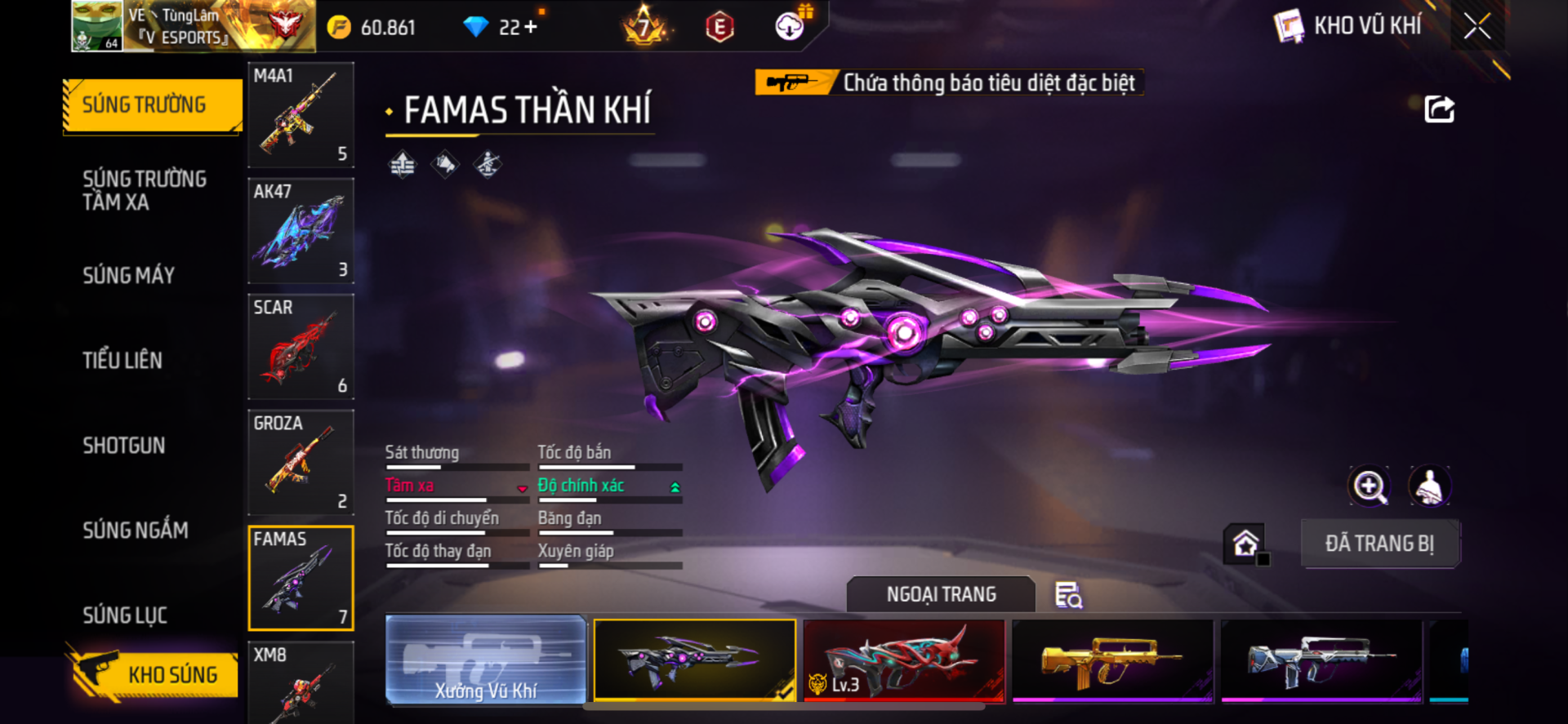The height and width of the screenshot is (724, 1568).
Task: Open the SÚNG MÁY category
Action: point(129,275)
